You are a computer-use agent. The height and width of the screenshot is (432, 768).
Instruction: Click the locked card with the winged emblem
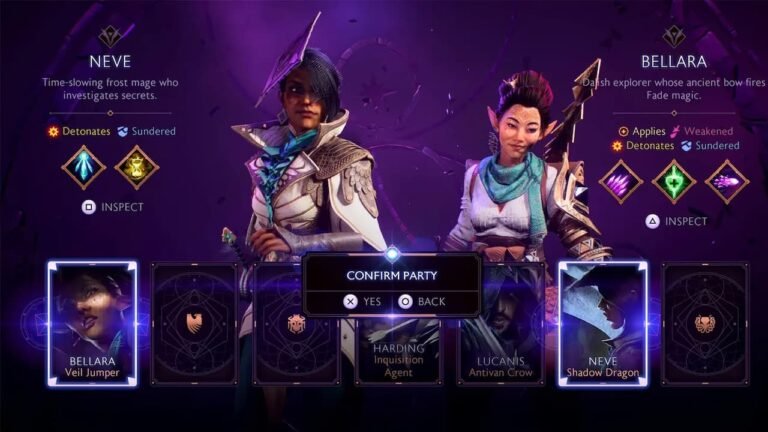coord(193,324)
